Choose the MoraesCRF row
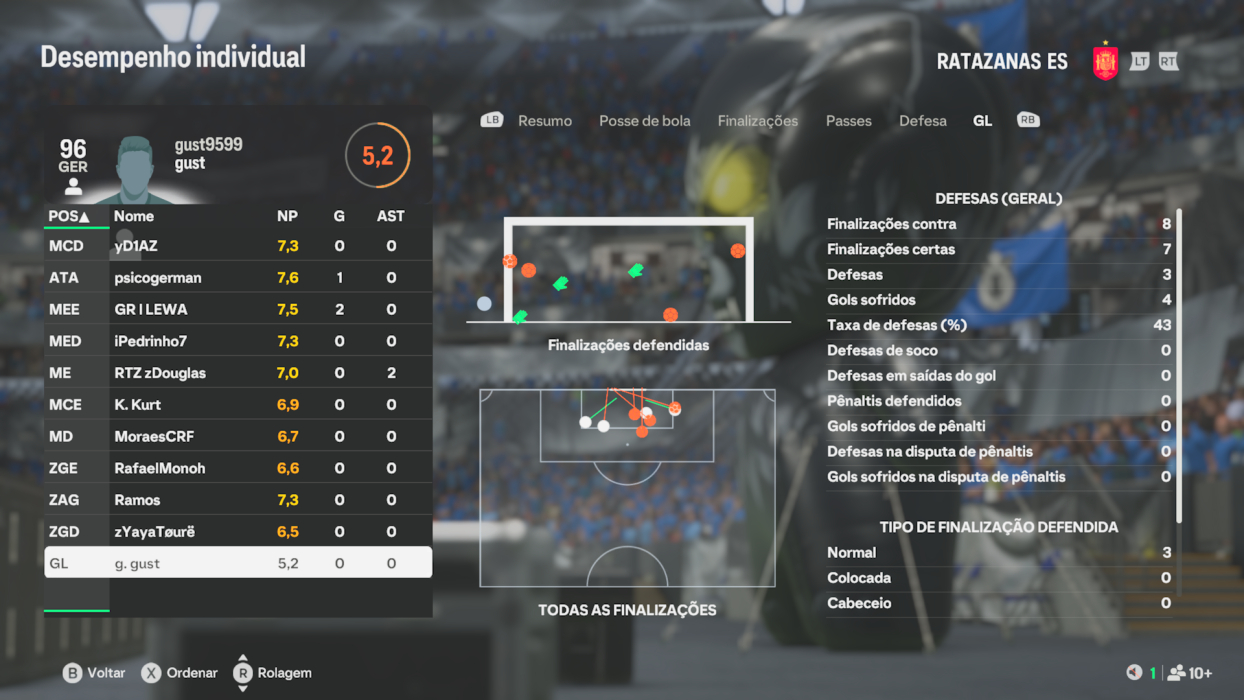This screenshot has height=700, width=1244. 238,437
